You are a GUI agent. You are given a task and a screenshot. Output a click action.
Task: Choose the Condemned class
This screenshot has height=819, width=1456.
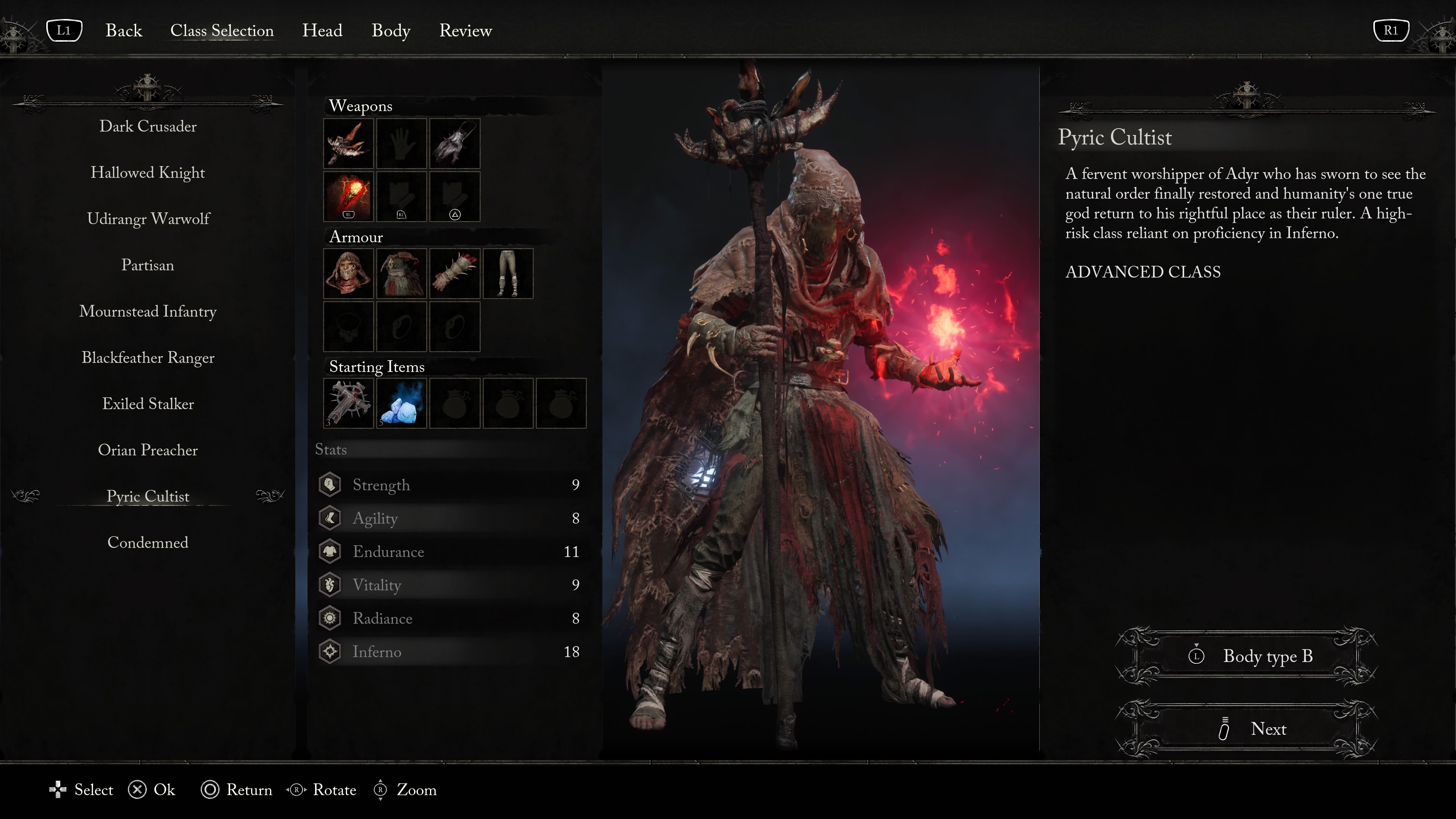click(147, 543)
